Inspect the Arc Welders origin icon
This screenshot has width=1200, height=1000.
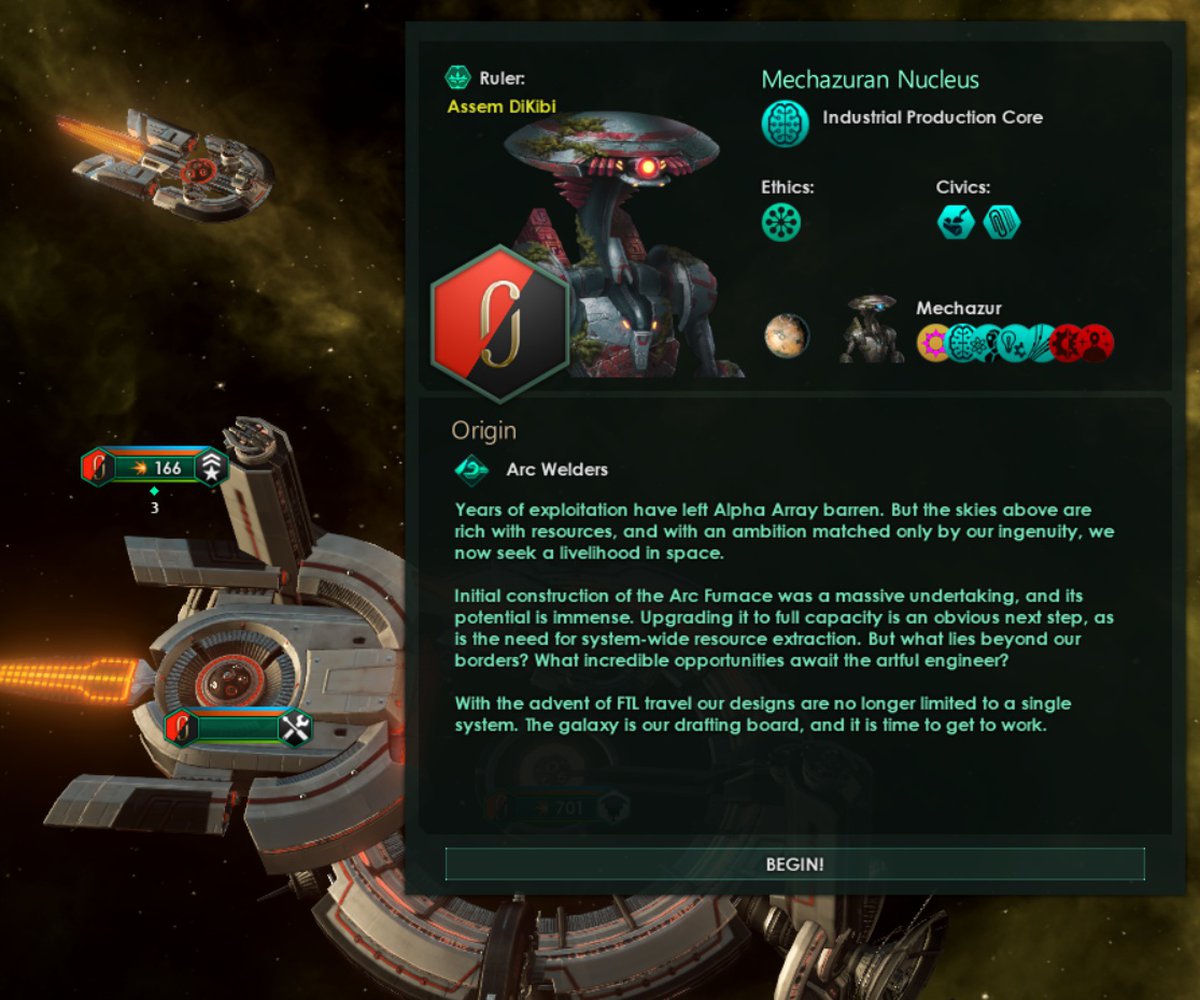coord(471,468)
